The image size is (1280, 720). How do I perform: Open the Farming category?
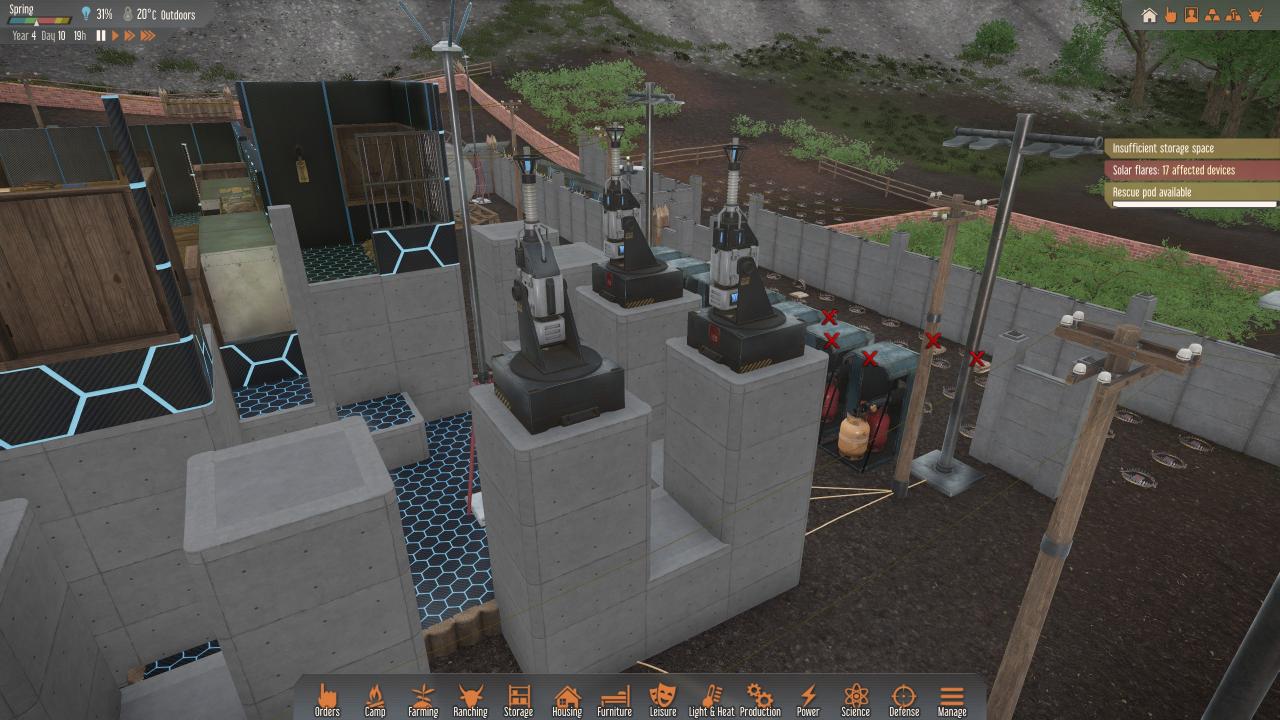(423, 699)
